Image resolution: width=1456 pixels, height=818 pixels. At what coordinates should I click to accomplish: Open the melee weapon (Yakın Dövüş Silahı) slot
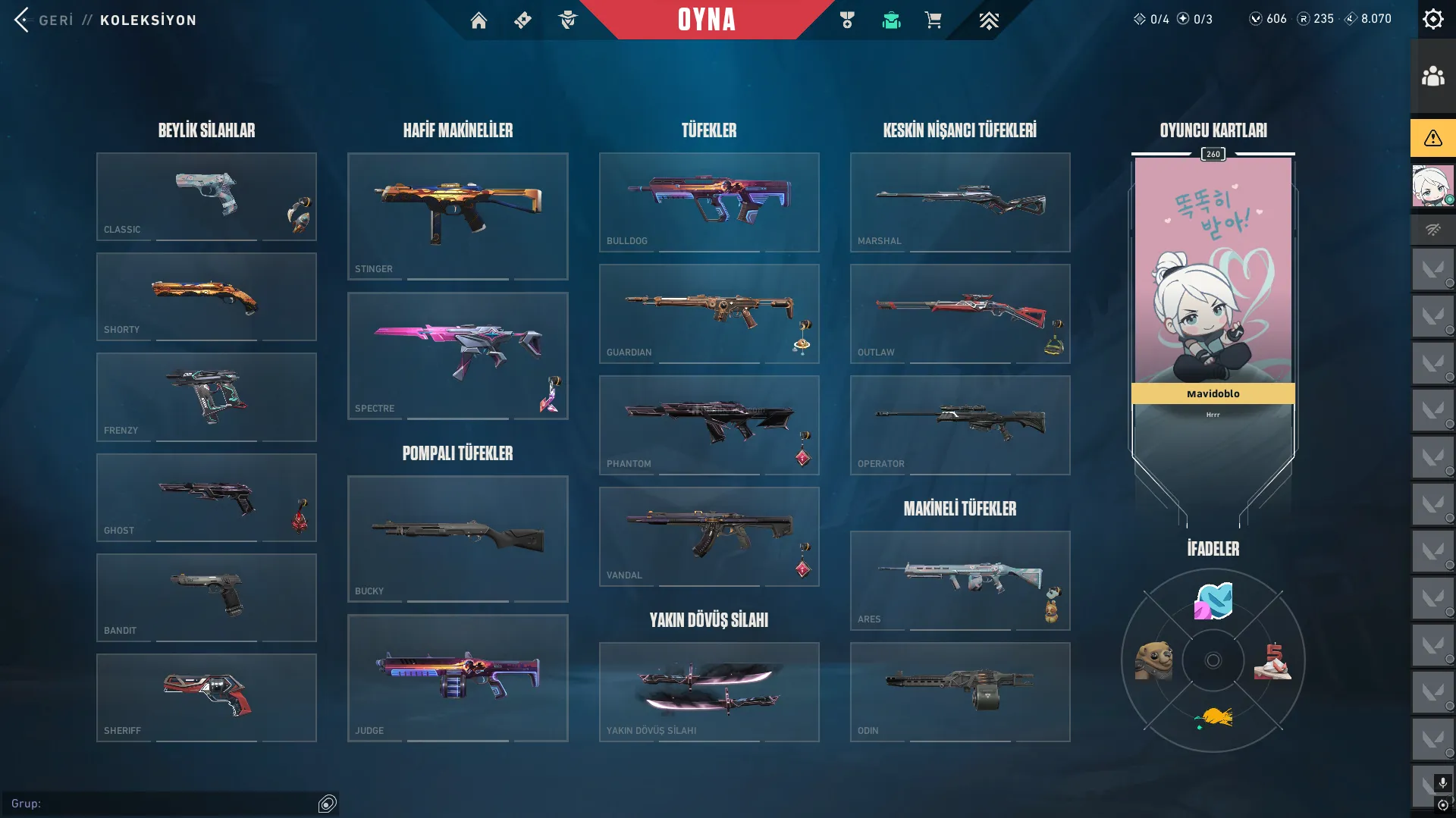click(708, 691)
